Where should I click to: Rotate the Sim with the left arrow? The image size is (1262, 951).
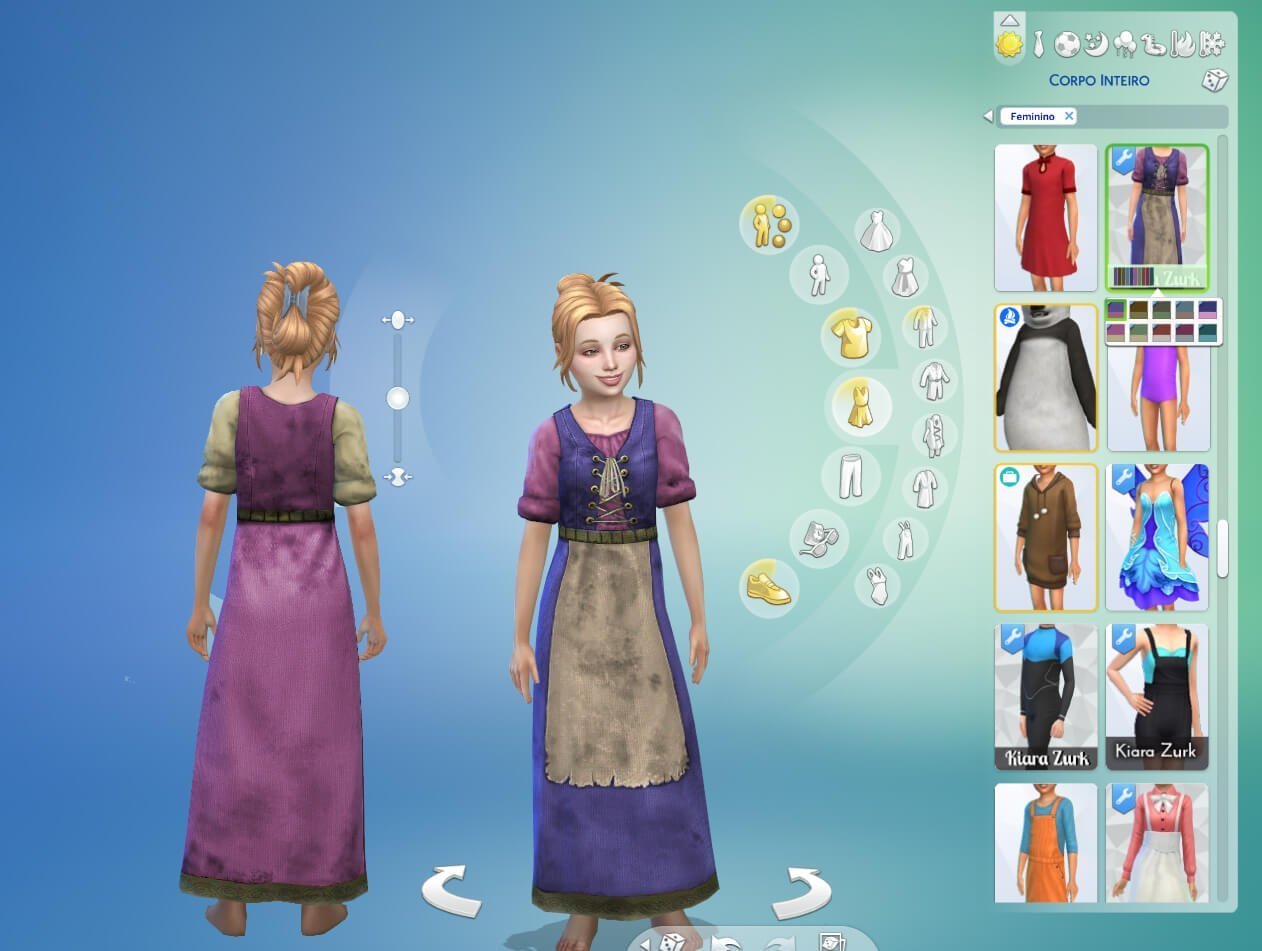coord(451,891)
